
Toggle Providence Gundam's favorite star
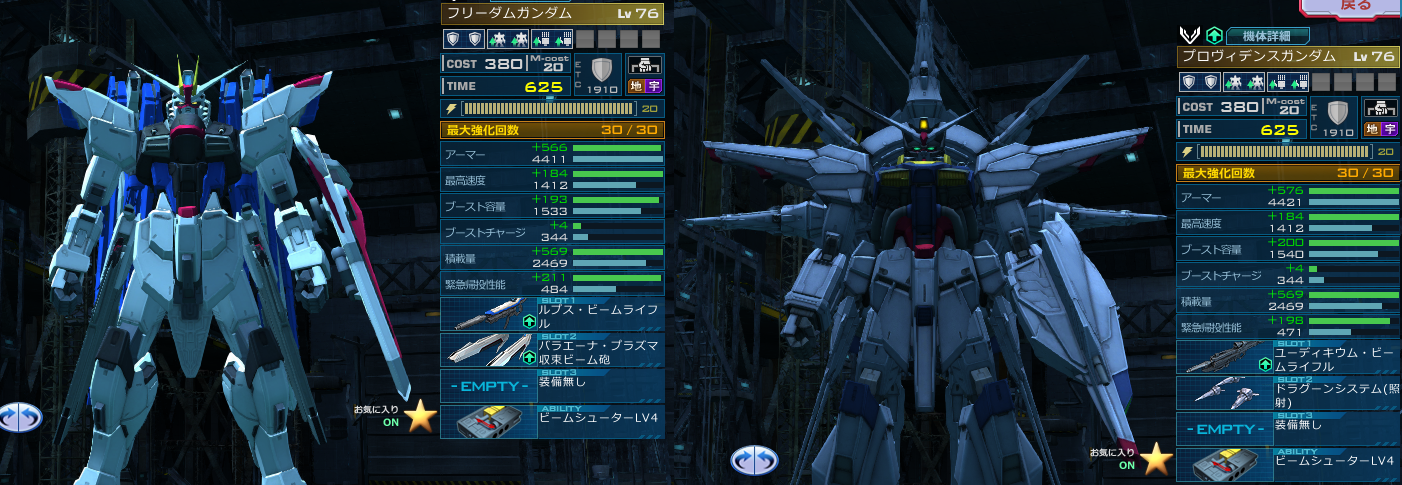coord(1157,459)
